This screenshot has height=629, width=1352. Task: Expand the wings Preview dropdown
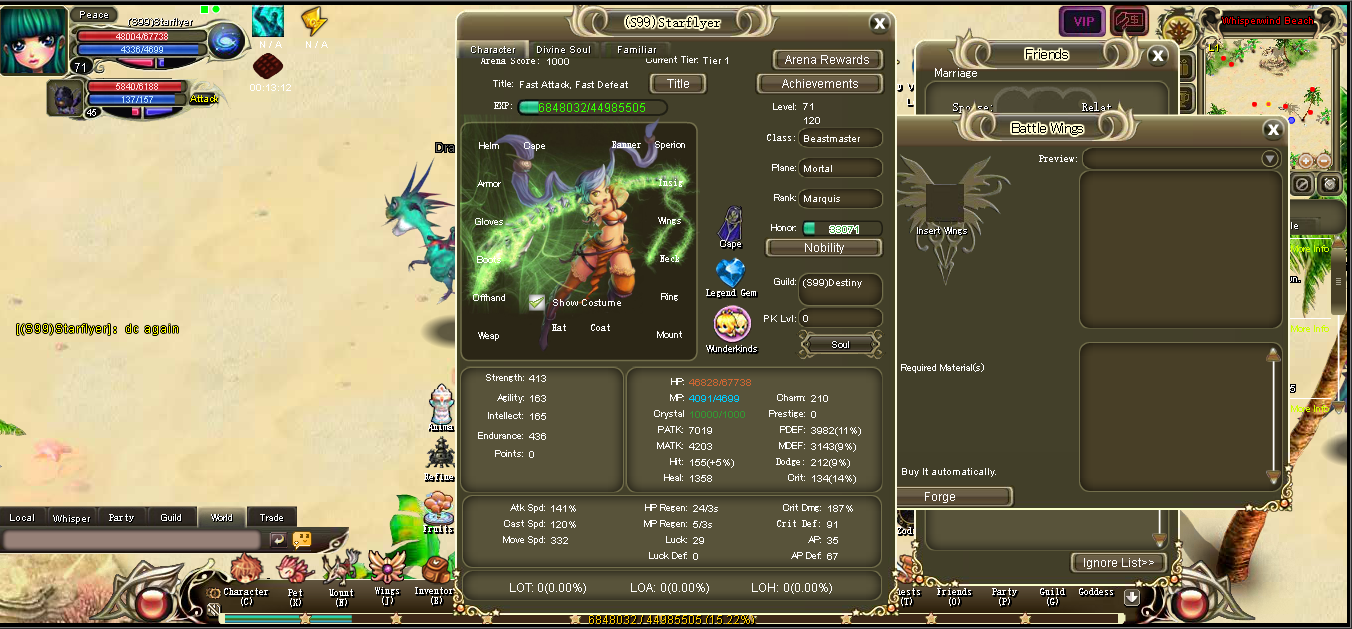click(1270, 158)
